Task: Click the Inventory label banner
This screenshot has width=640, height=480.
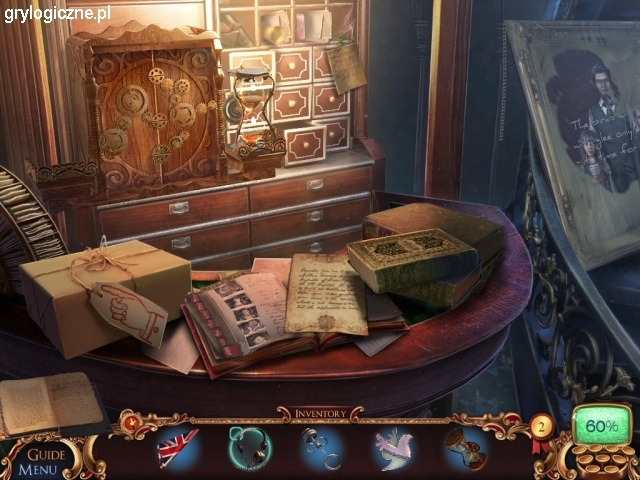Action: [319, 413]
